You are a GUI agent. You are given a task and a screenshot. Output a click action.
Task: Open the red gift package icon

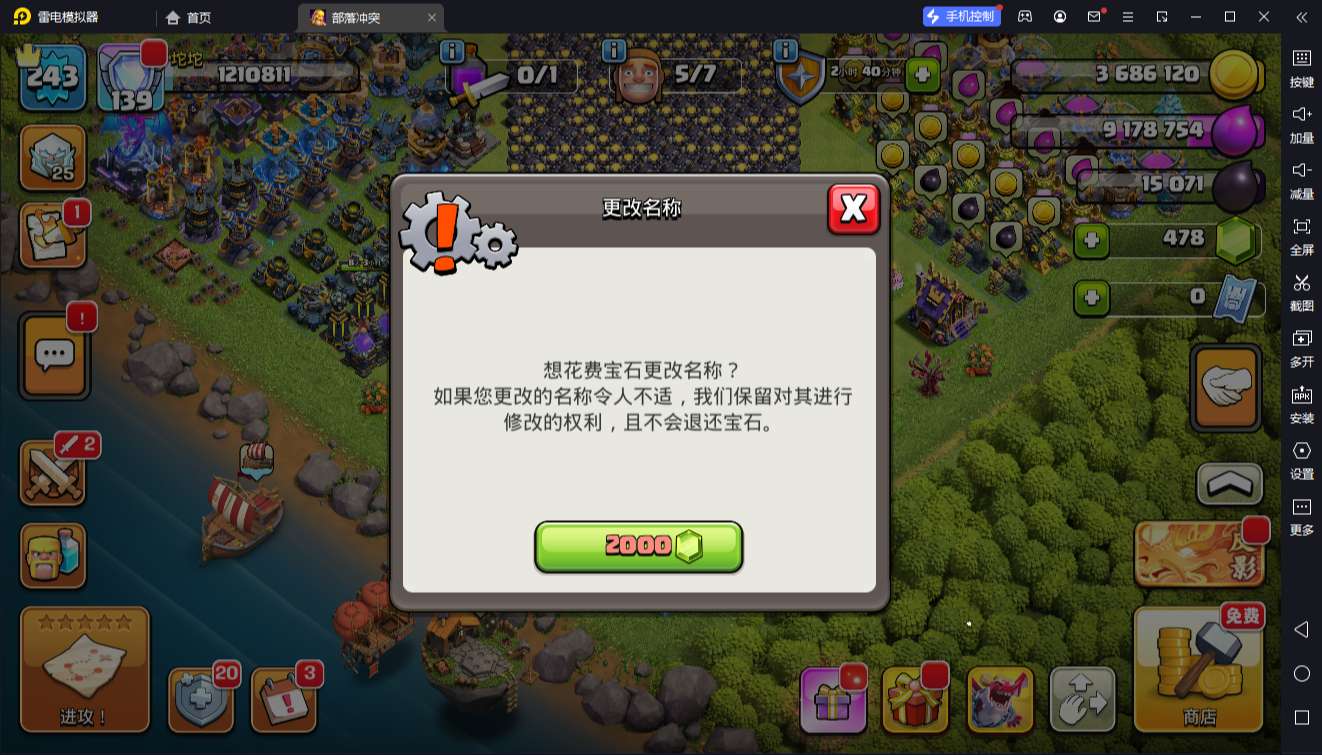[916, 699]
